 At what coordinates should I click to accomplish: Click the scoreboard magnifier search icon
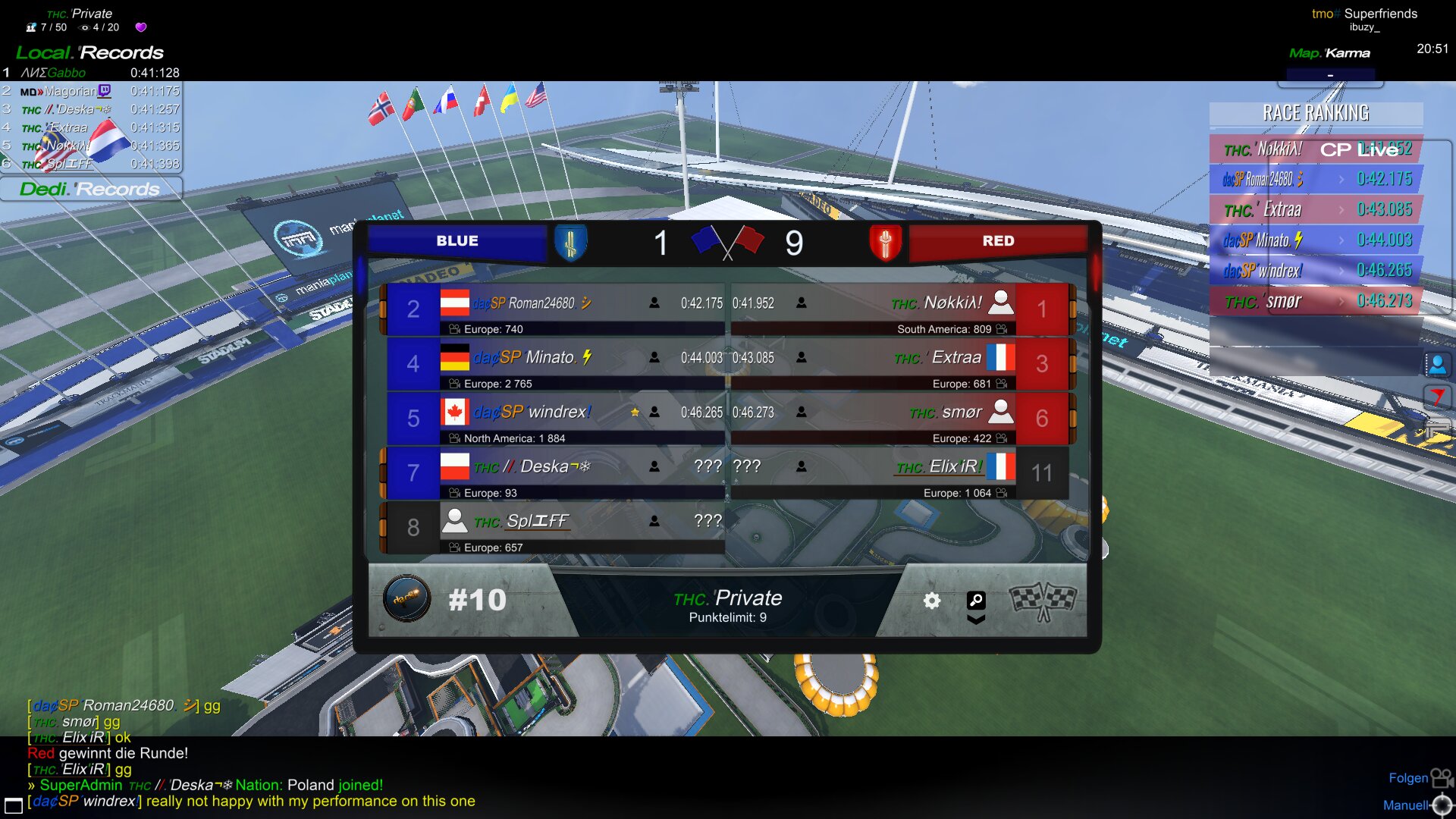coord(976,600)
